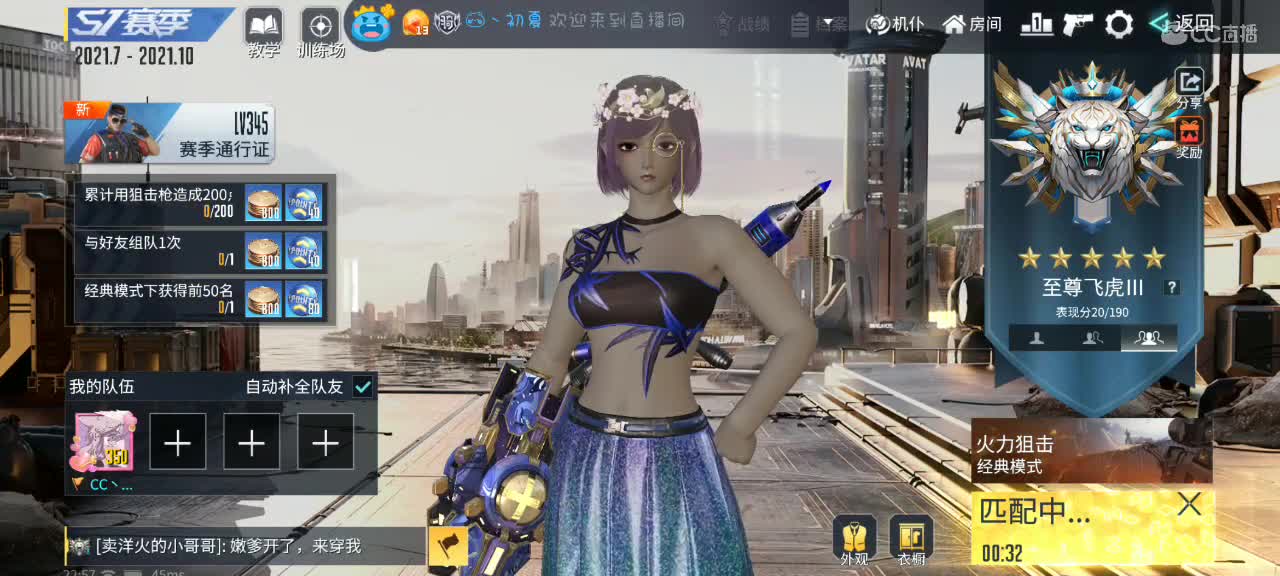Image resolution: width=1280 pixels, height=576 pixels.
Task: Open the 奖励 rewards gift icon
Action: pyautogui.click(x=1189, y=136)
